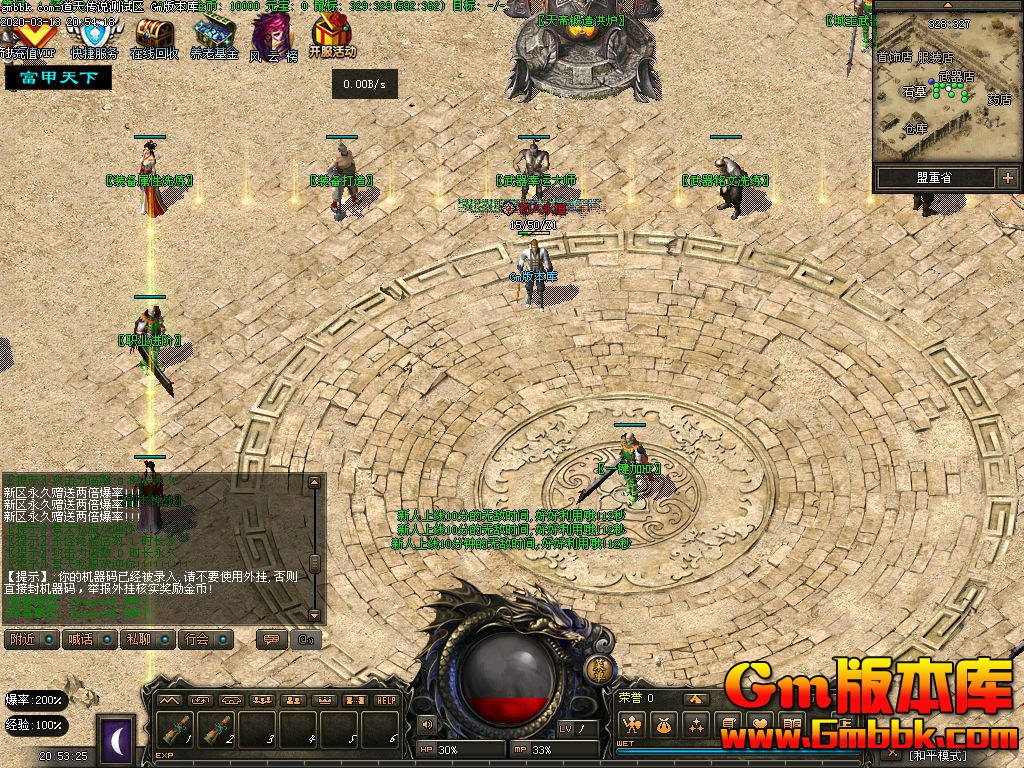Screen dimensions: 1024x768
Task: Click the crescent moon icon
Action: 117,740
